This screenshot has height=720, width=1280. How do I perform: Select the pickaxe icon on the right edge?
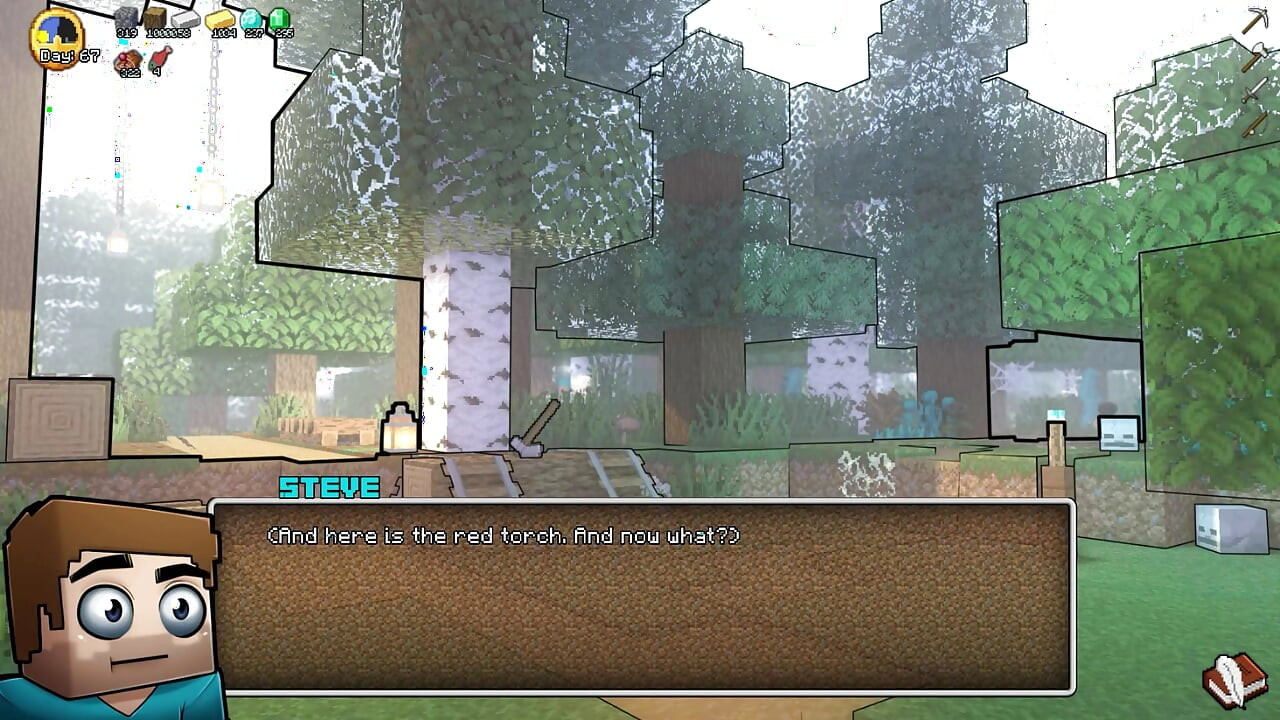coord(1256,18)
